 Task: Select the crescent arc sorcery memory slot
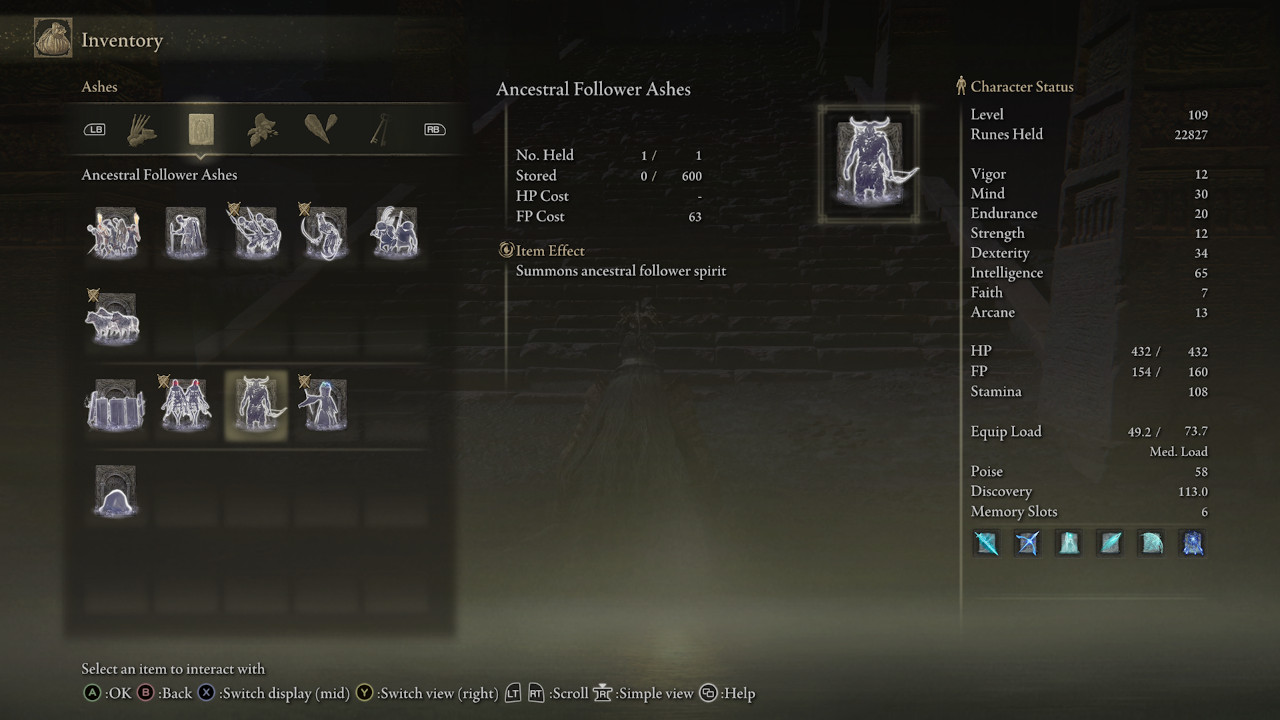(x=1152, y=543)
